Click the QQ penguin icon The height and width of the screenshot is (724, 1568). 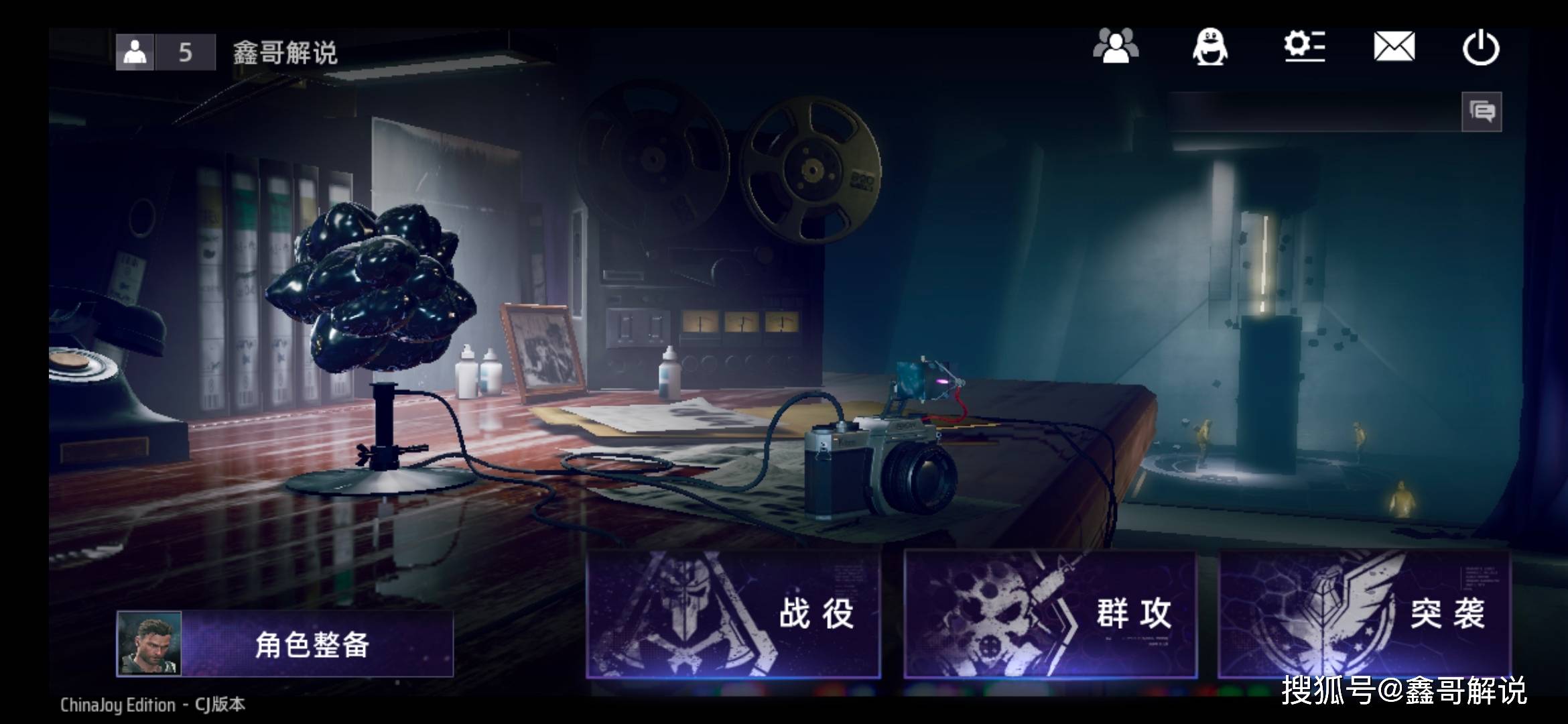1210,47
